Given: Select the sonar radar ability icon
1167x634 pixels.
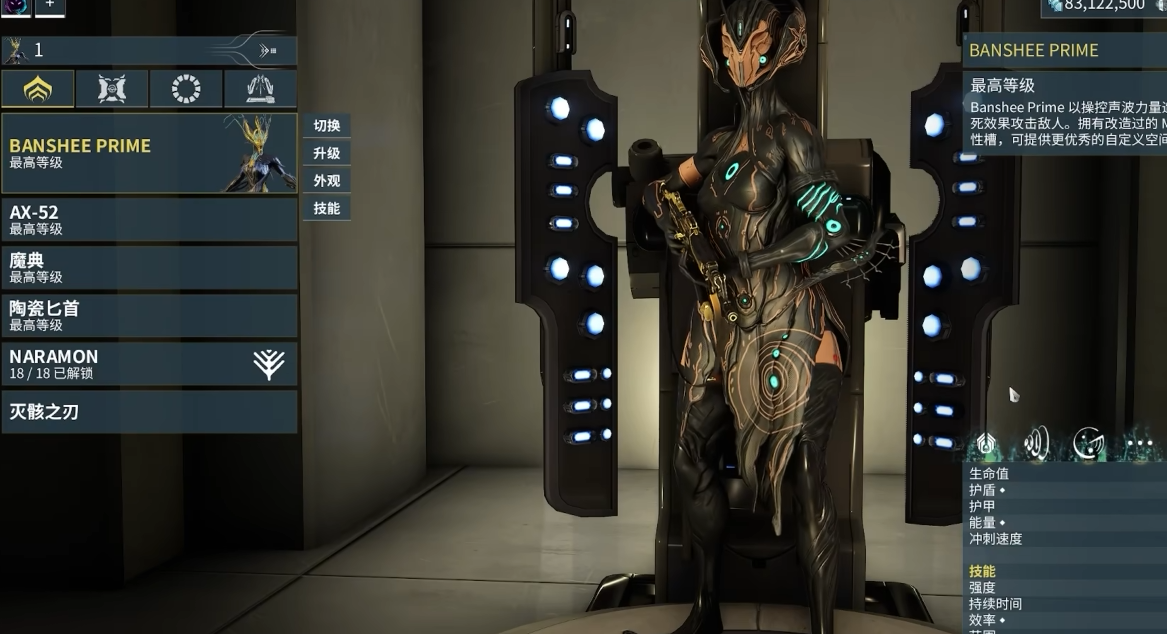Looking at the screenshot, I should point(1088,443).
